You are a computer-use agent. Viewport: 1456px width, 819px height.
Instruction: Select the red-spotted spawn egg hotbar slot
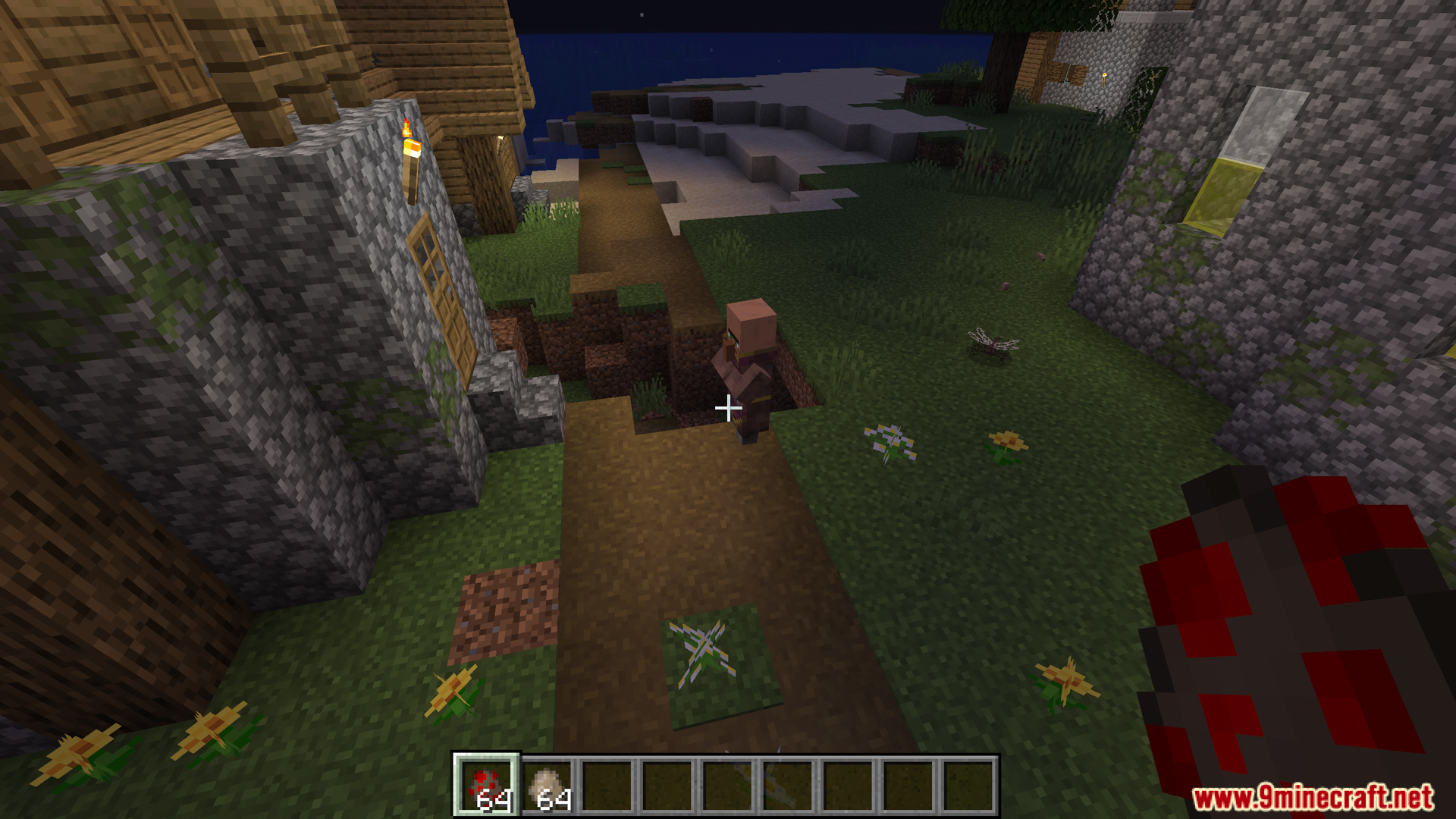click(x=486, y=785)
